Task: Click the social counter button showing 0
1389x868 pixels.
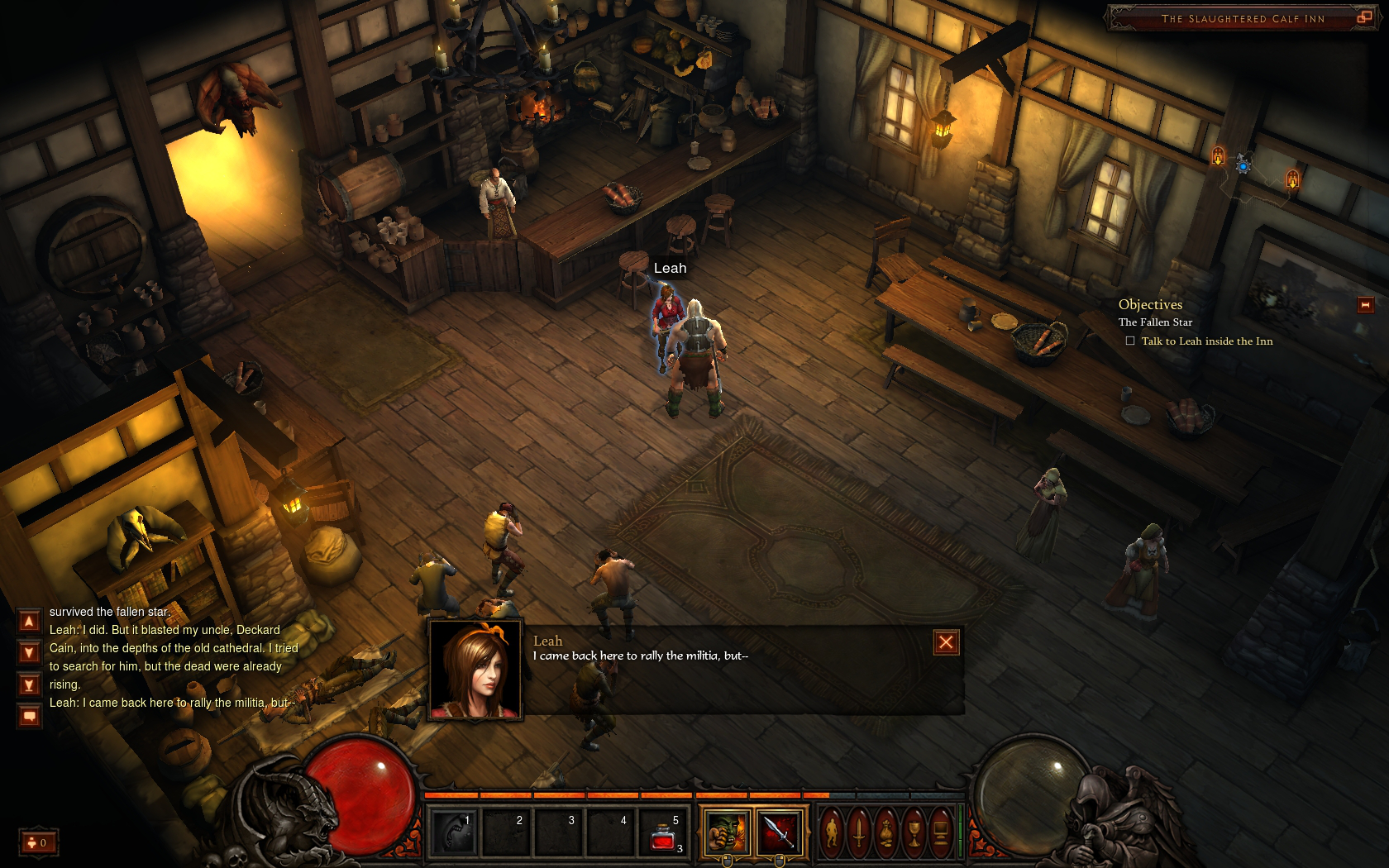Action: tap(38, 842)
